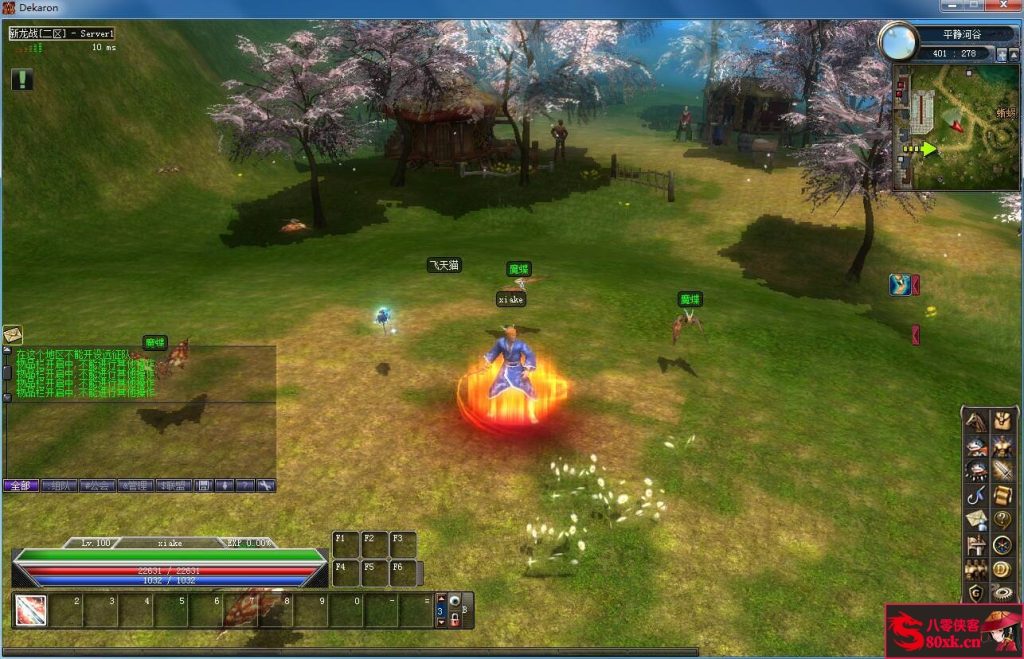This screenshot has height=659, width=1024.
Task: Close the Dekaron game window
Action: (1003, 7)
